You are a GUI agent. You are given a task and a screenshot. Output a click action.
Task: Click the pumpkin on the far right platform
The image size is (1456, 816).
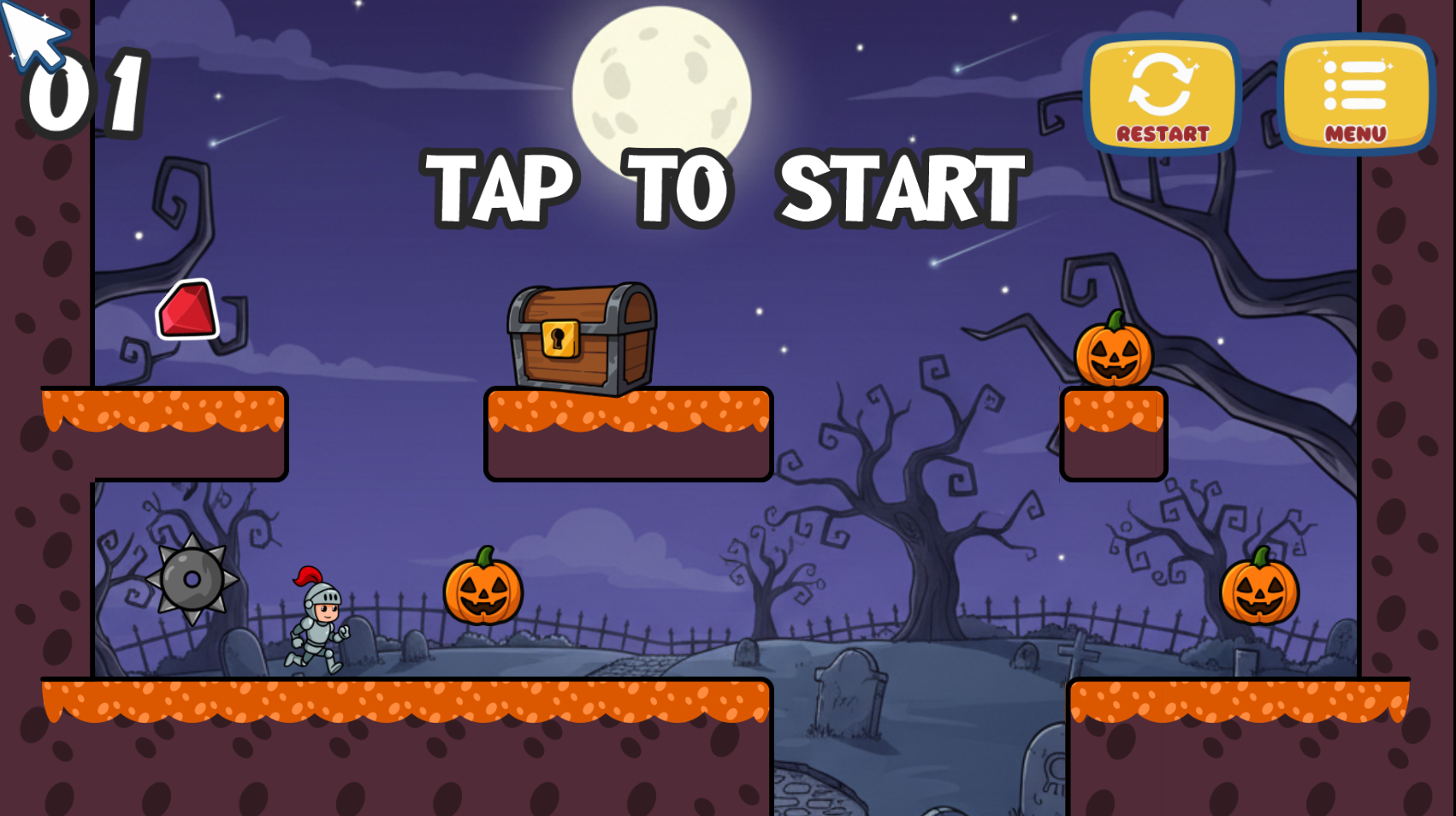tap(1259, 592)
